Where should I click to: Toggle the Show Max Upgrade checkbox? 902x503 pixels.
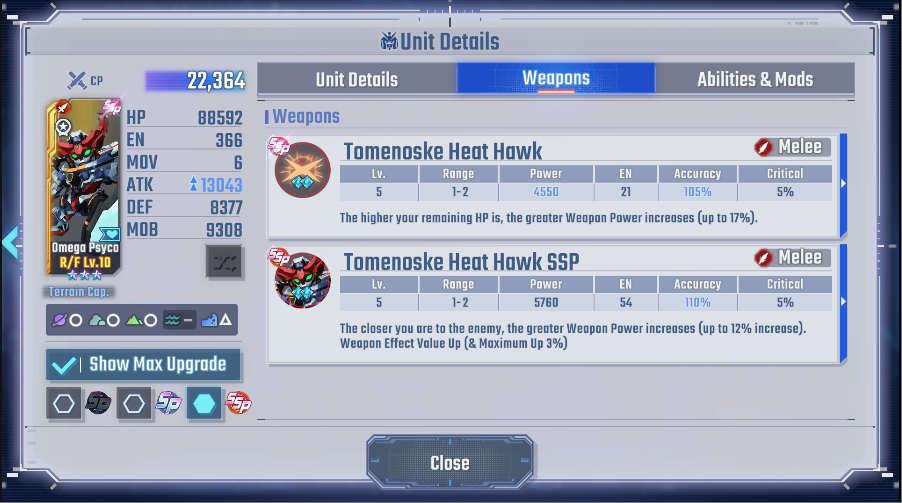[x=65, y=365]
